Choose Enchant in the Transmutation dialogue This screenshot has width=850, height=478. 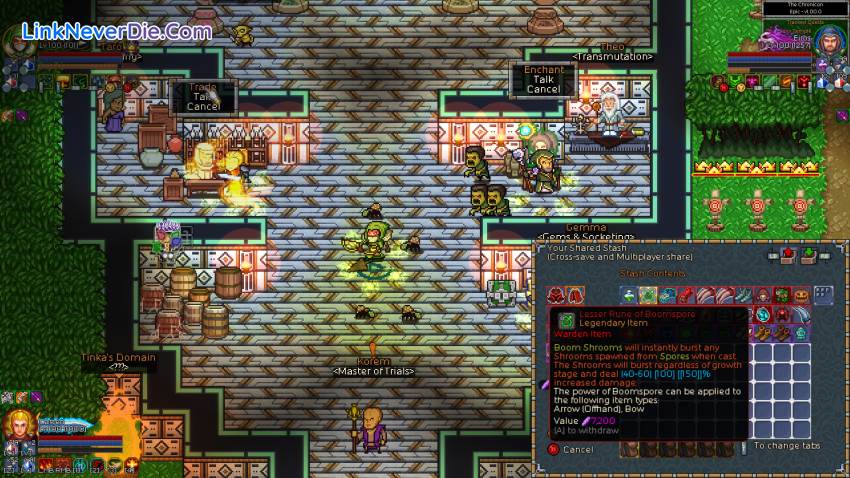(544, 70)
